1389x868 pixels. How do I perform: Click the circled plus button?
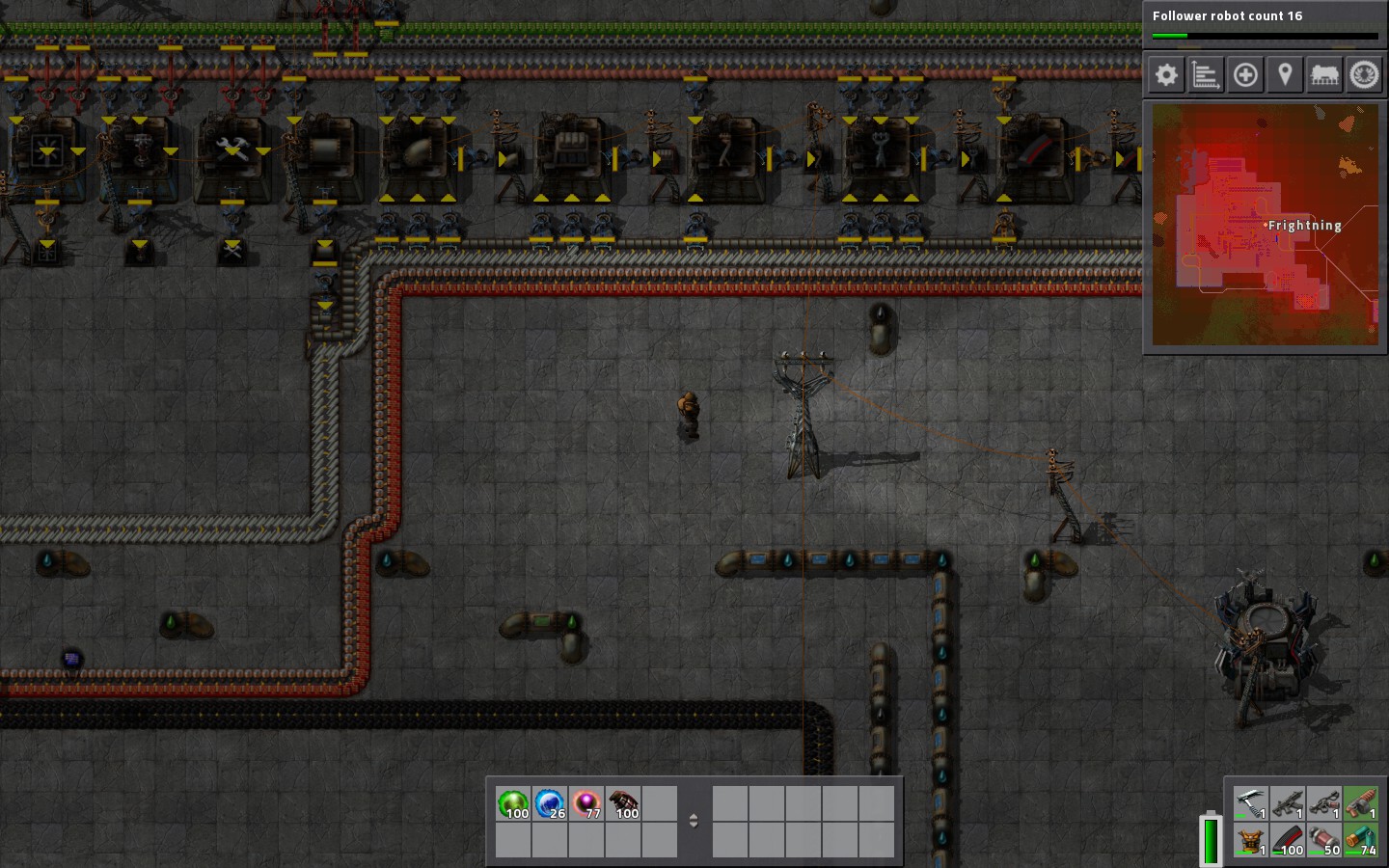[x=1245, y=75]
